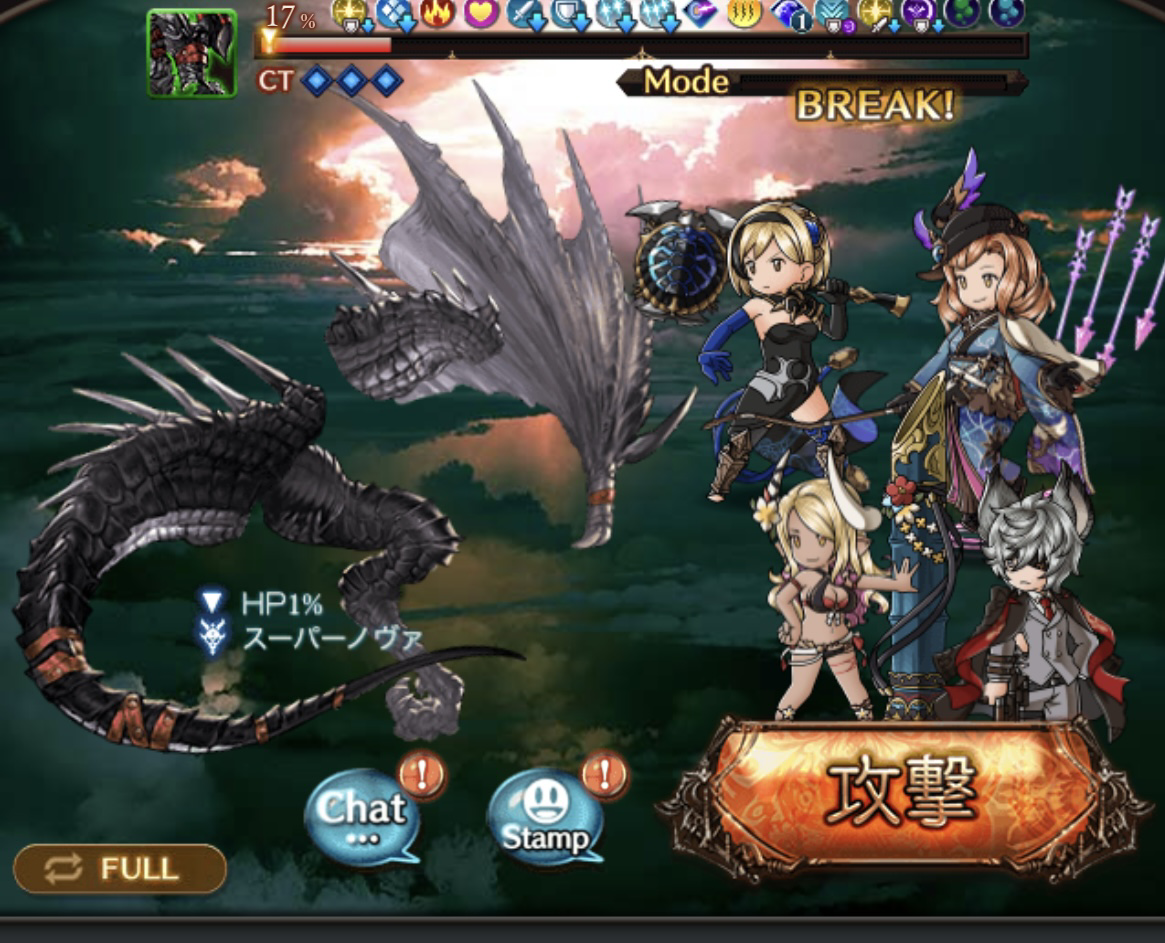Toggle the FULL view button
The height and width of the screenshot is (943, 1165).
(120, 868)
